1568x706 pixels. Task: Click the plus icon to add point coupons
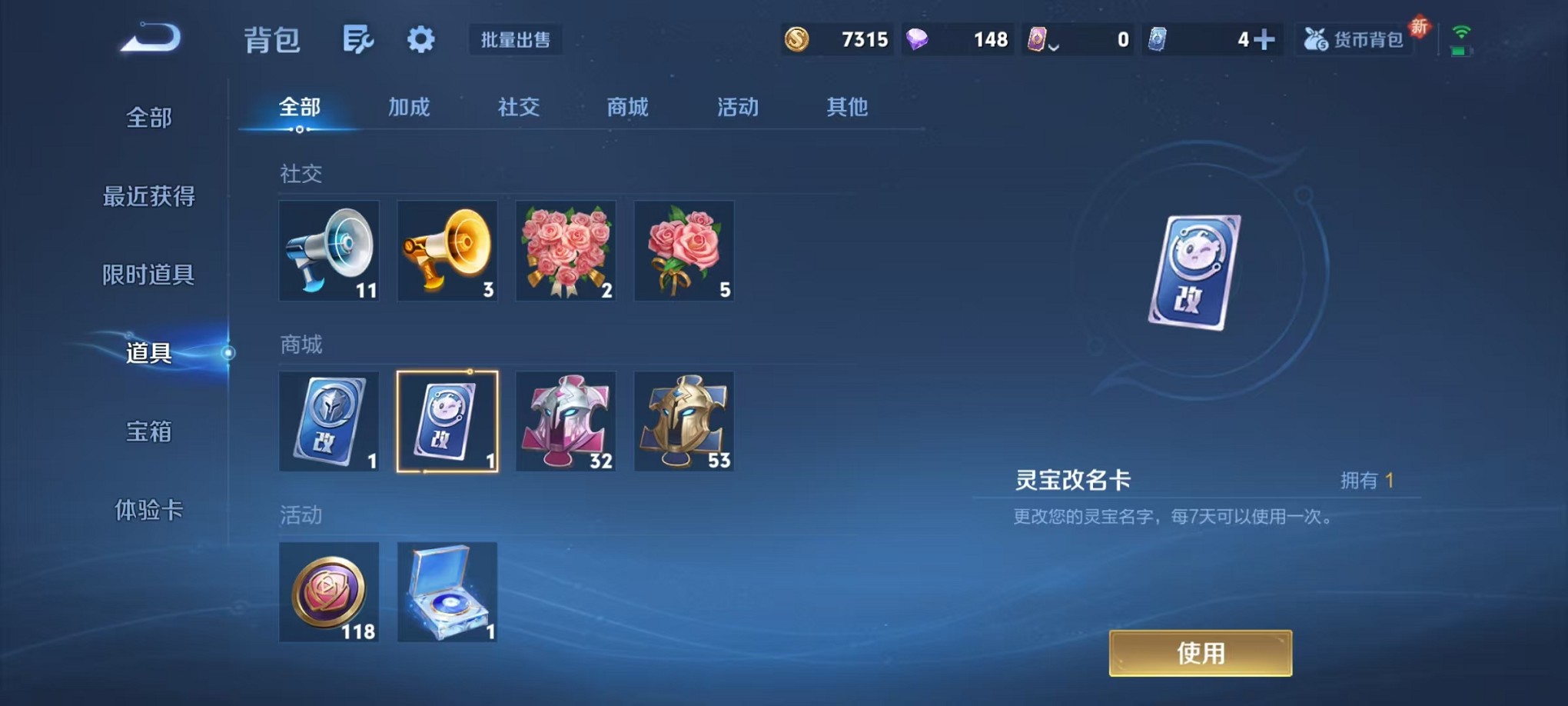(1265, 38)
